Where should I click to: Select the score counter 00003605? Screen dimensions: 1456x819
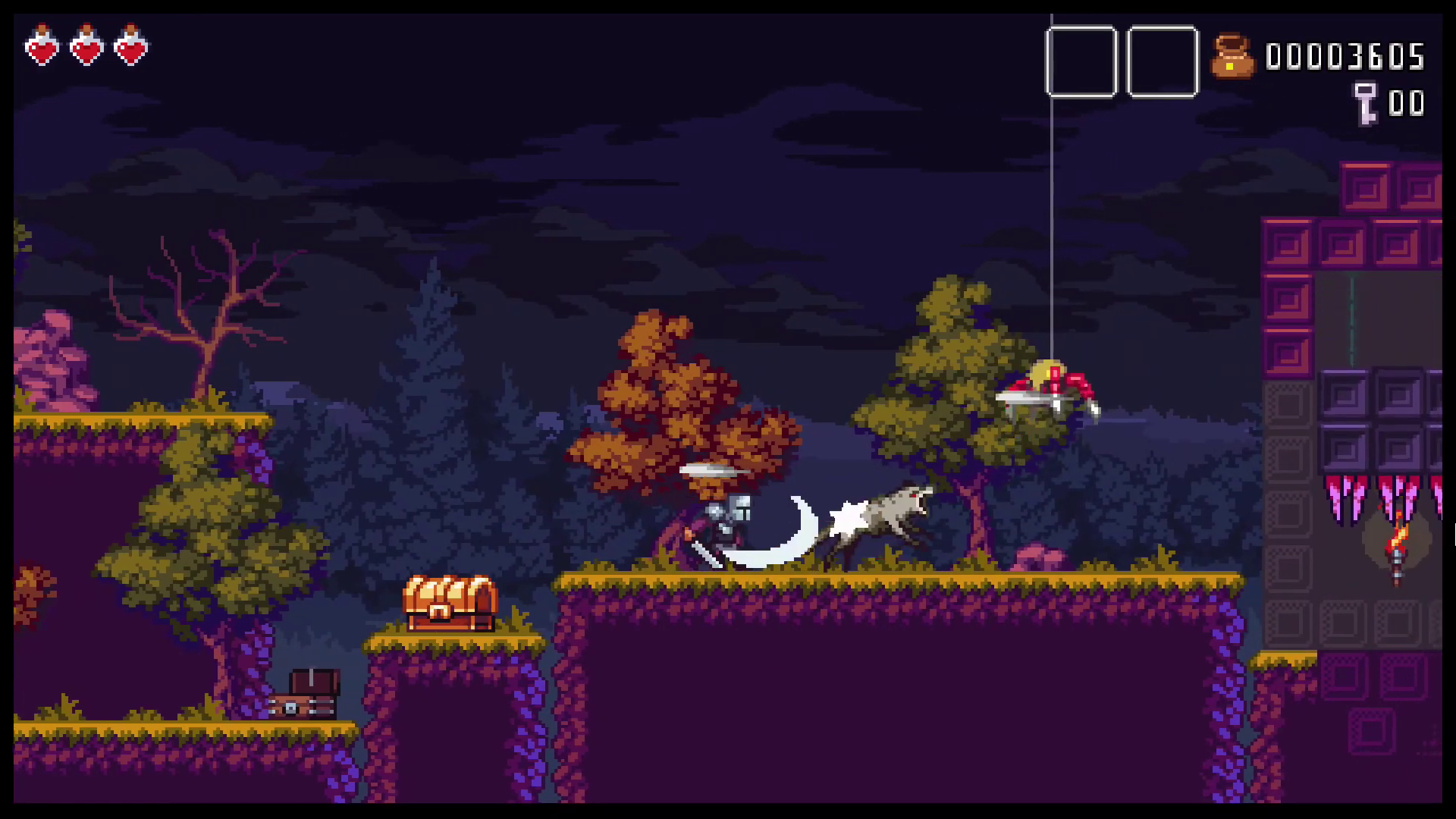(1345, 55)
